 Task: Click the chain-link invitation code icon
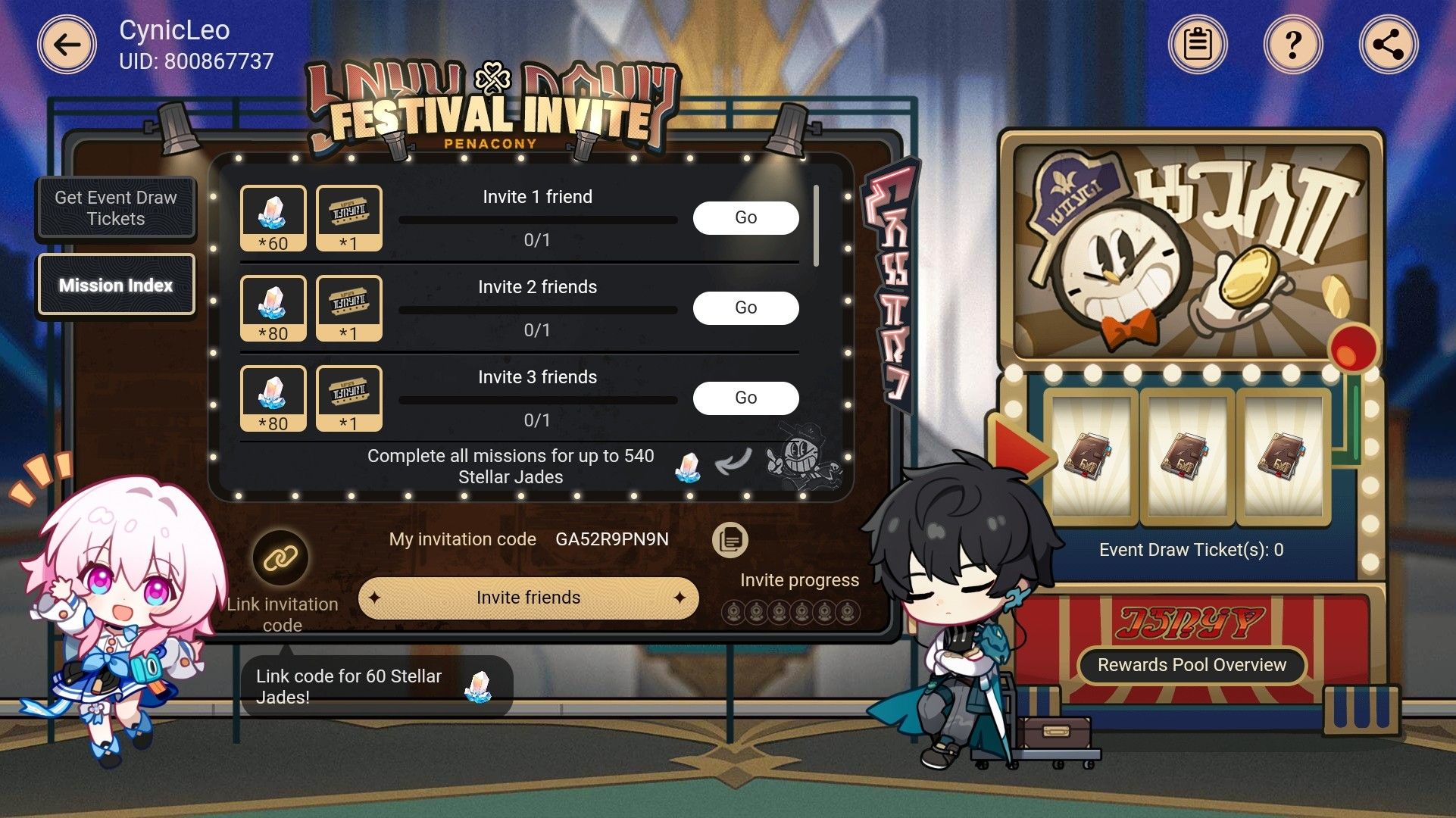[x=280, y=558]
